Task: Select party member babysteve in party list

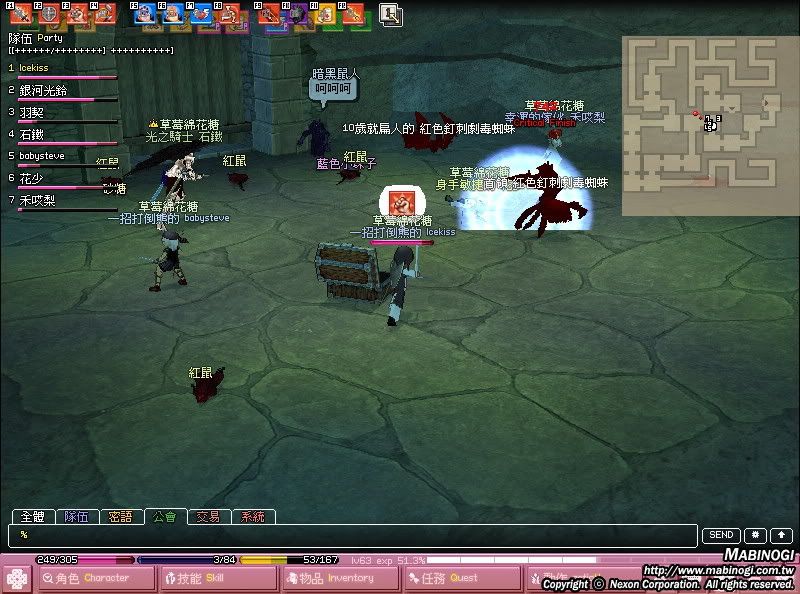Action: 42,156
